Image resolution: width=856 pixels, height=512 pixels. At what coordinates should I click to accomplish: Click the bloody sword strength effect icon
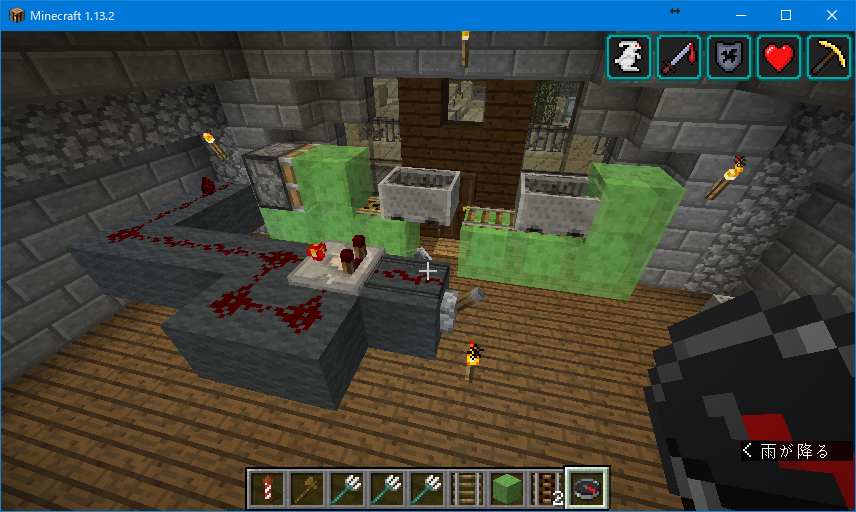(x=679, y=57)
